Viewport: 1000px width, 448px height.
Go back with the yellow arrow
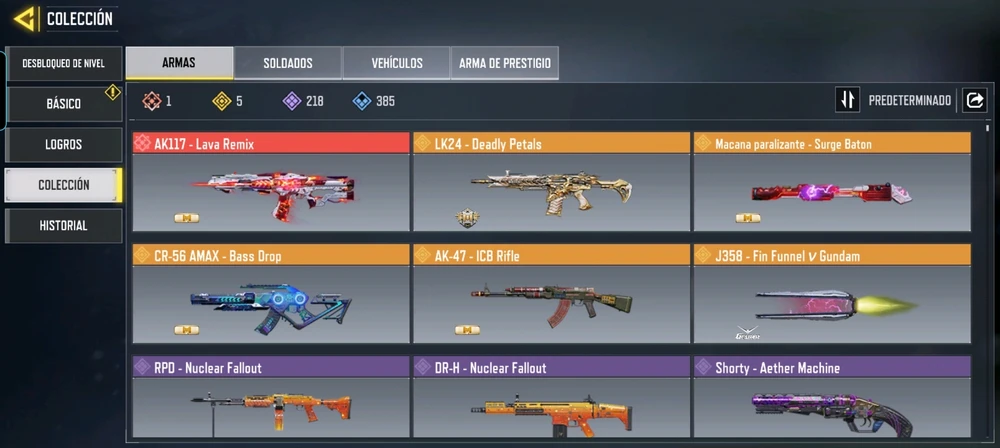(x=25, y=18)
